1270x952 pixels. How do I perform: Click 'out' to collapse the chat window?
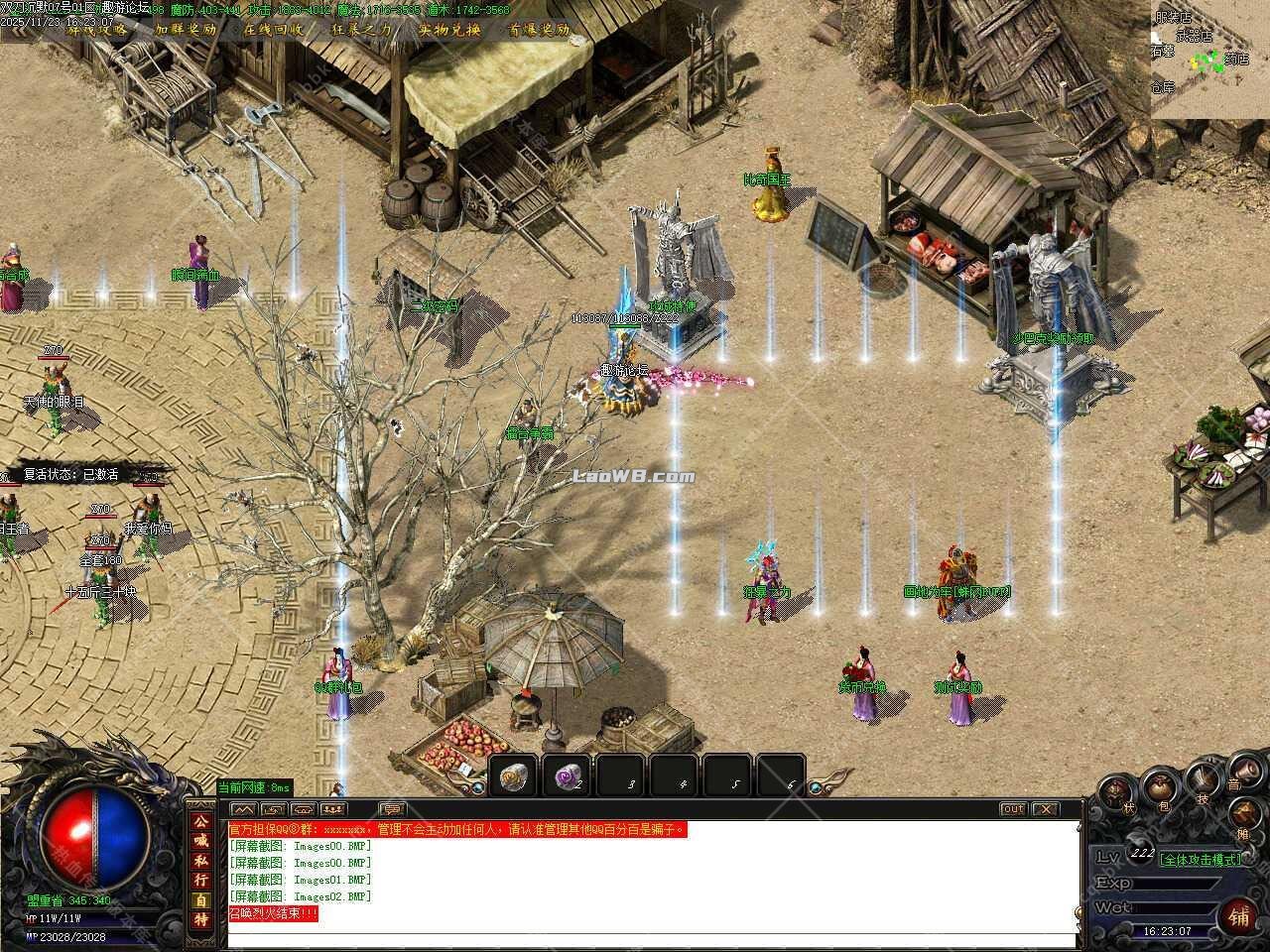click(1012, 809)
